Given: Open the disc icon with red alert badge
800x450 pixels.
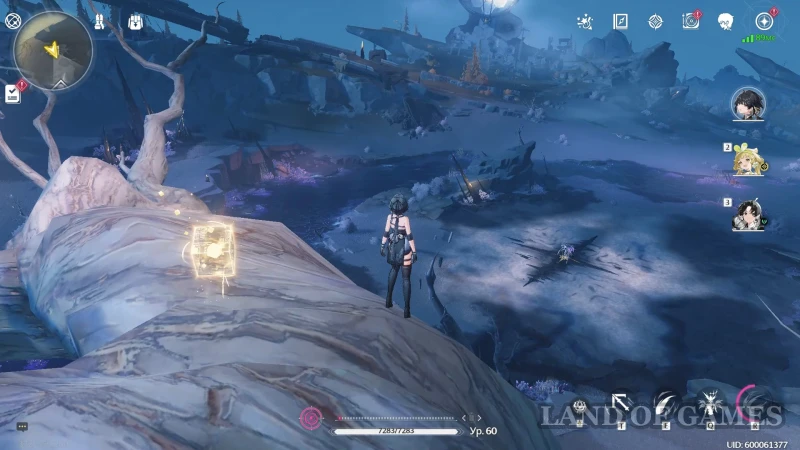Looking at the screenshot, I should tap(690, 21).
